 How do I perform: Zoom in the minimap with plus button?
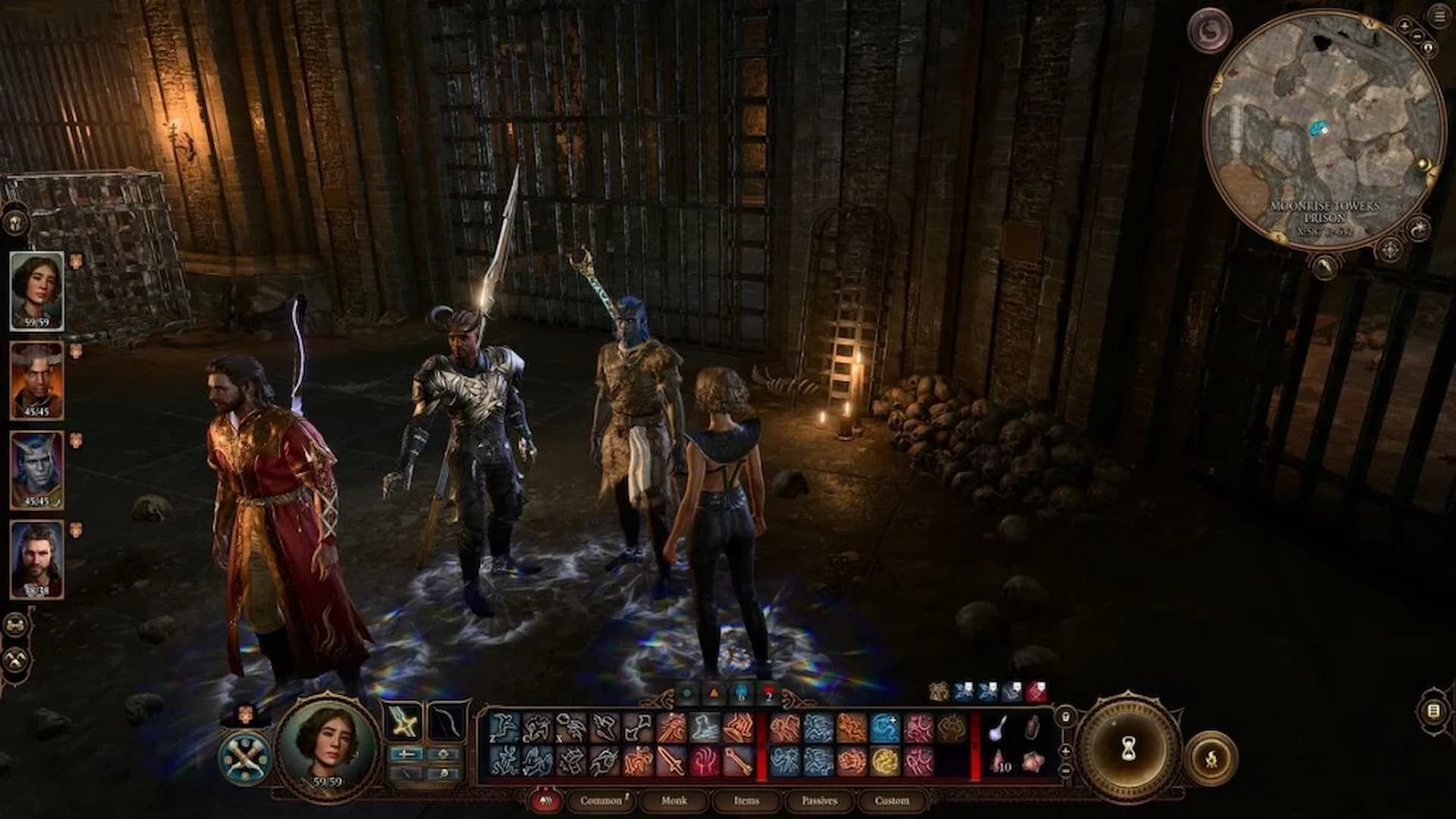(x=1404, y=27)
